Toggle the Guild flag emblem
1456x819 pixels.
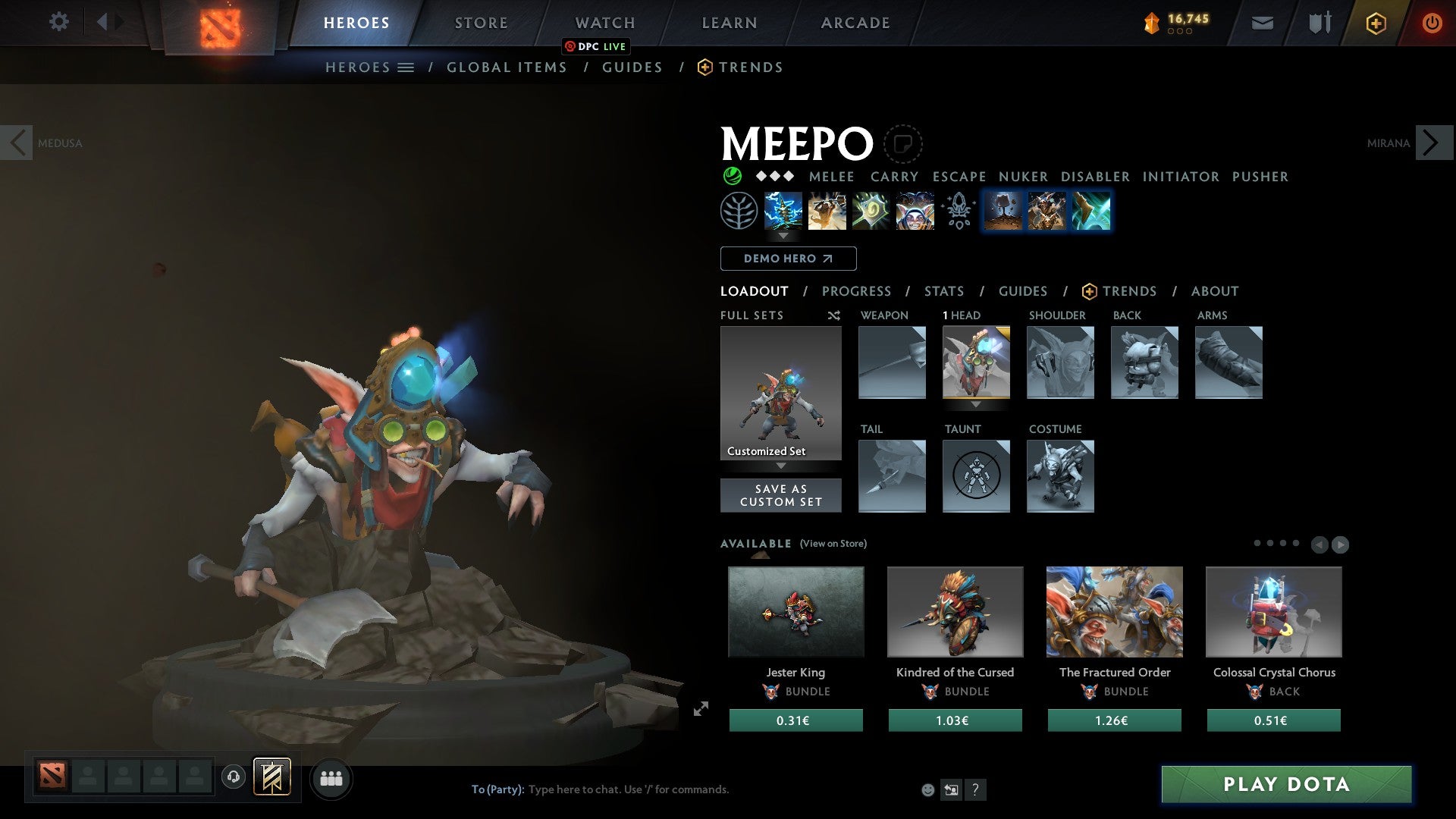coord(273,778)
